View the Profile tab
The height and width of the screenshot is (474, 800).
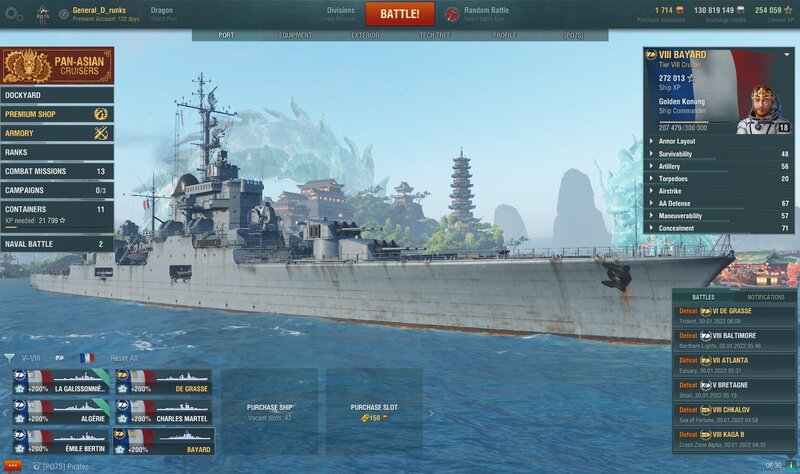pos(504,35)
